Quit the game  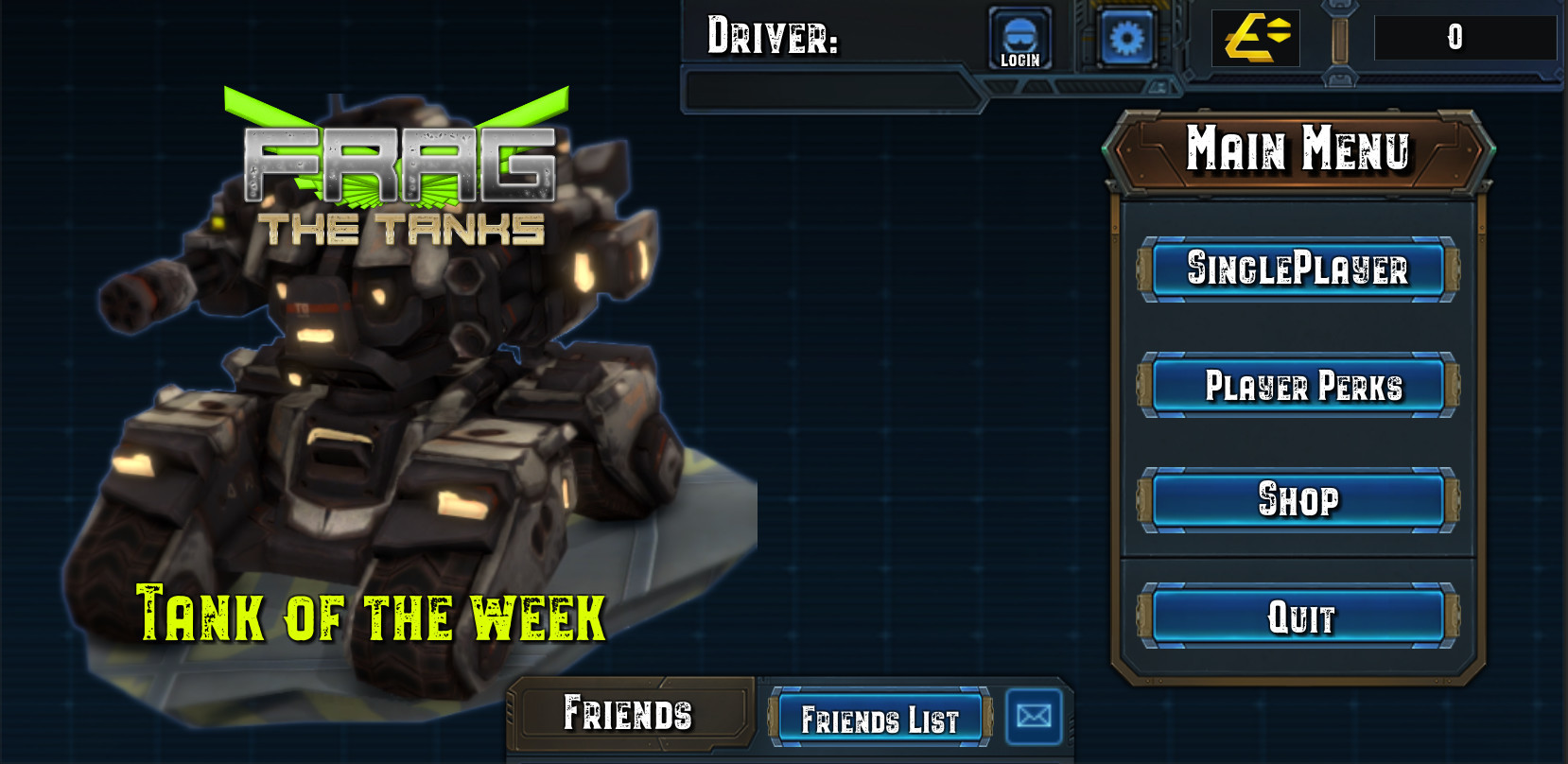[1299, 616]
